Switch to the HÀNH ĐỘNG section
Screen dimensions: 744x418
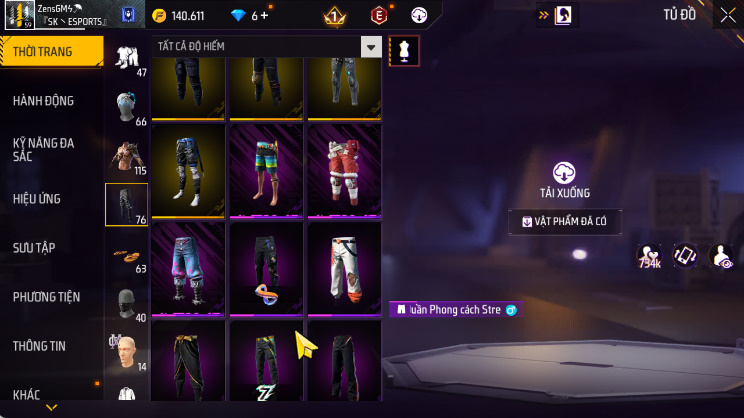point(44,101)
